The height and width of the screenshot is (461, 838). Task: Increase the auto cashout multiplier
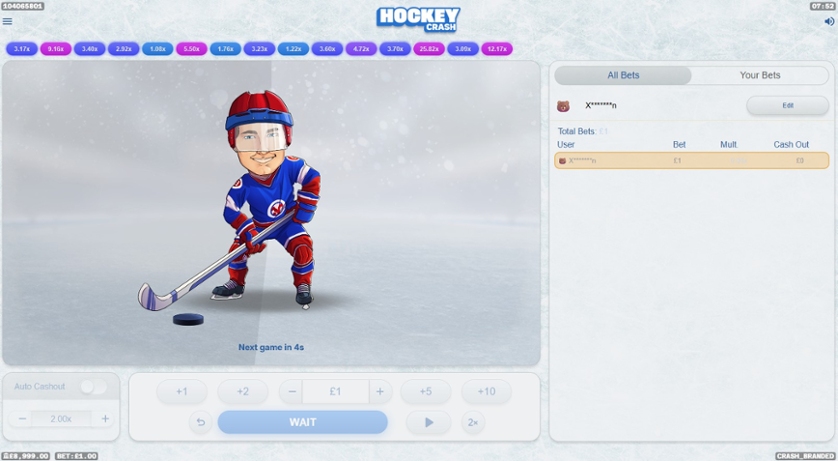click(105, 419)
